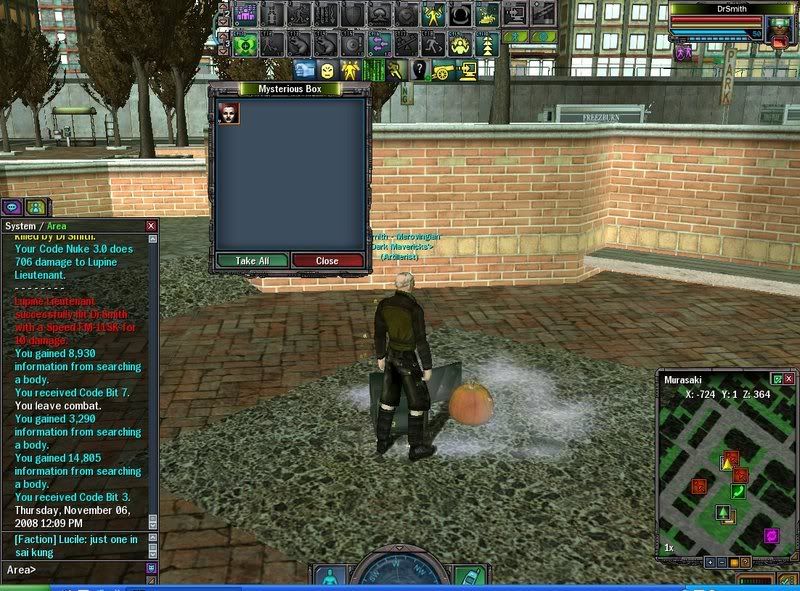Click the green phone marker on minimap

tap(739, 491)
